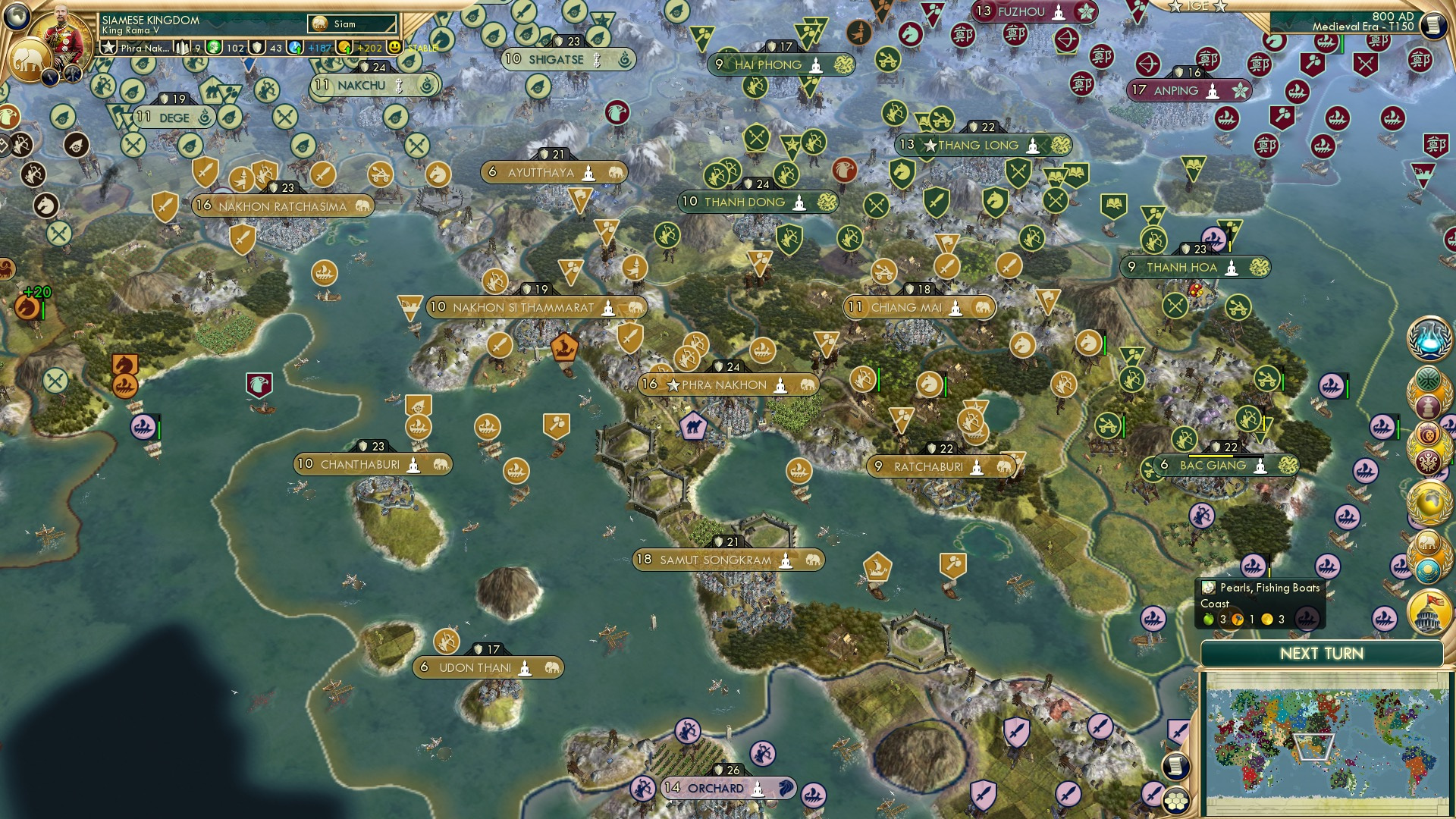Screen dimensions: 1456x819
Task: Open the Siam civilization dropdown selector
Action: [x=353, y=24]
